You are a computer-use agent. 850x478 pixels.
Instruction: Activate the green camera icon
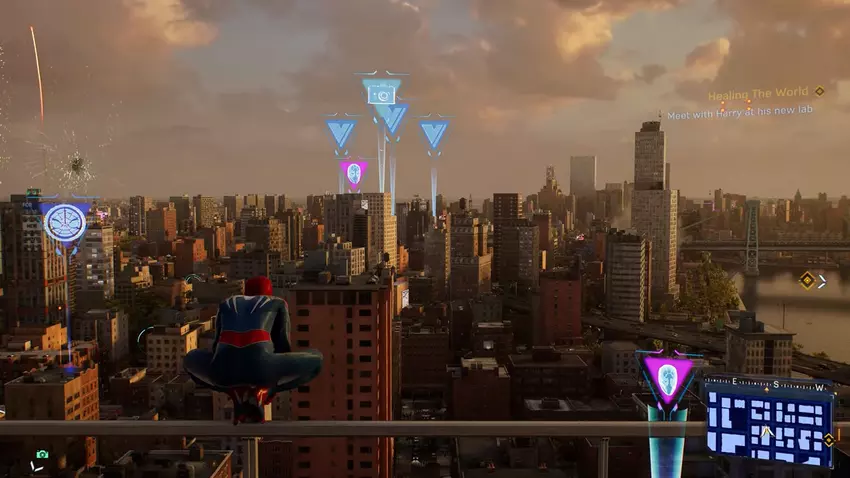pos(42,454)
